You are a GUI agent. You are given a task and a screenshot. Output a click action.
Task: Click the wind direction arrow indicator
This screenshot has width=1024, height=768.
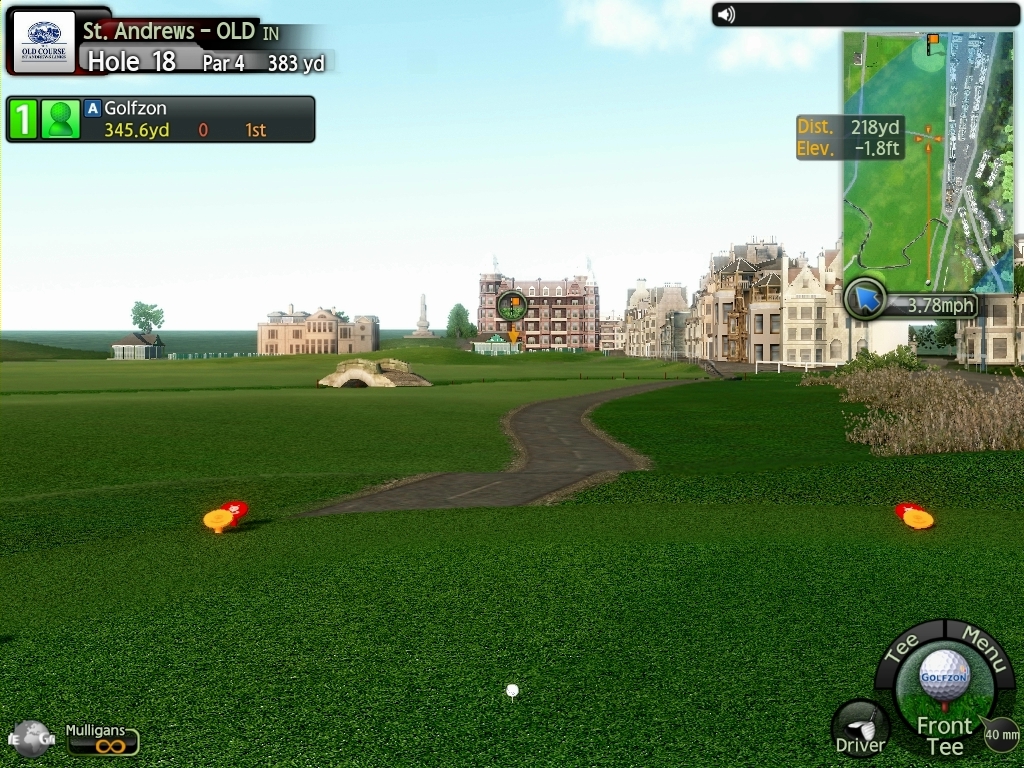(x=864, y=299)
